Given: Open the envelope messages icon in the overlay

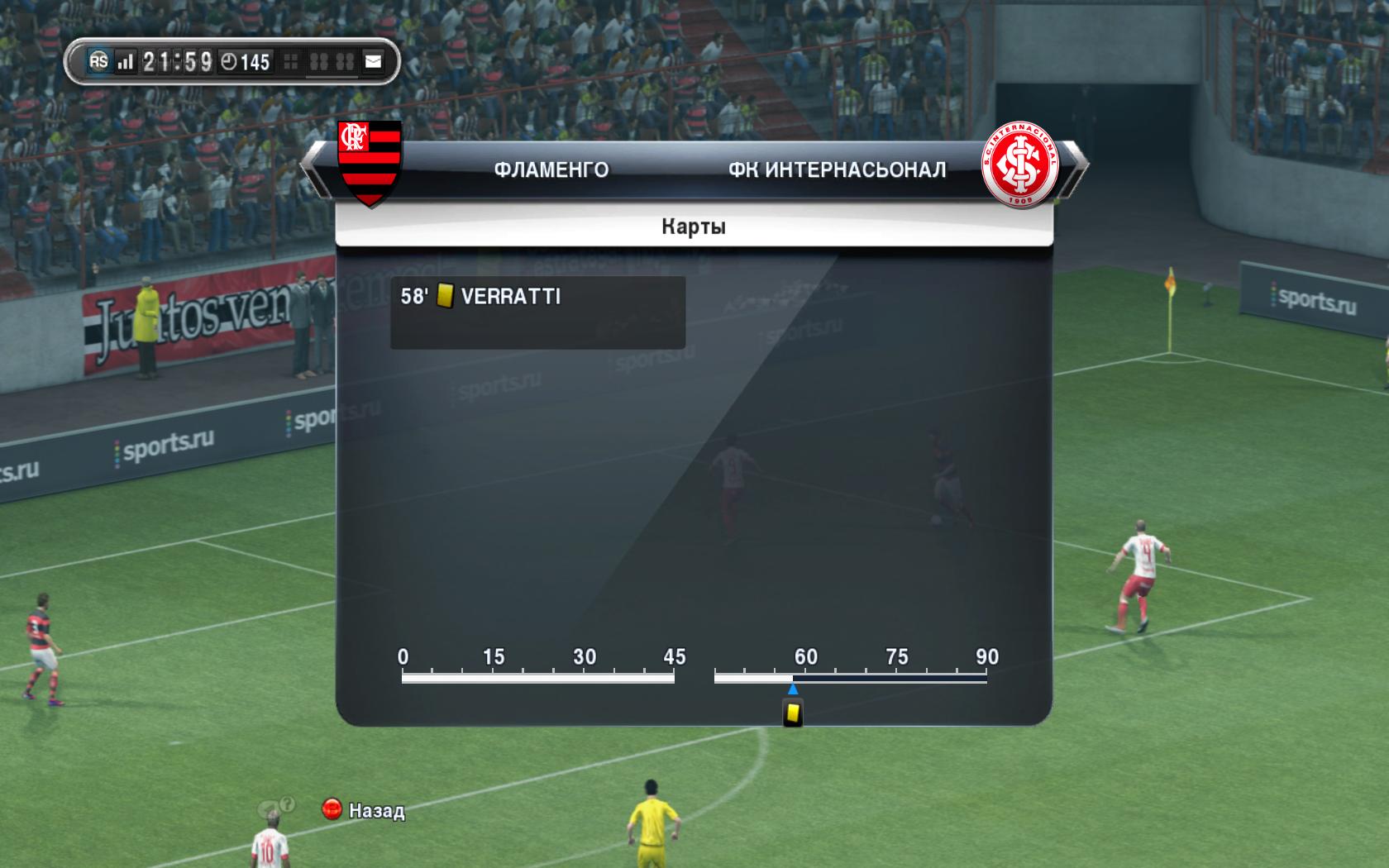Looking at the screenshot, I should coord(374,62).
